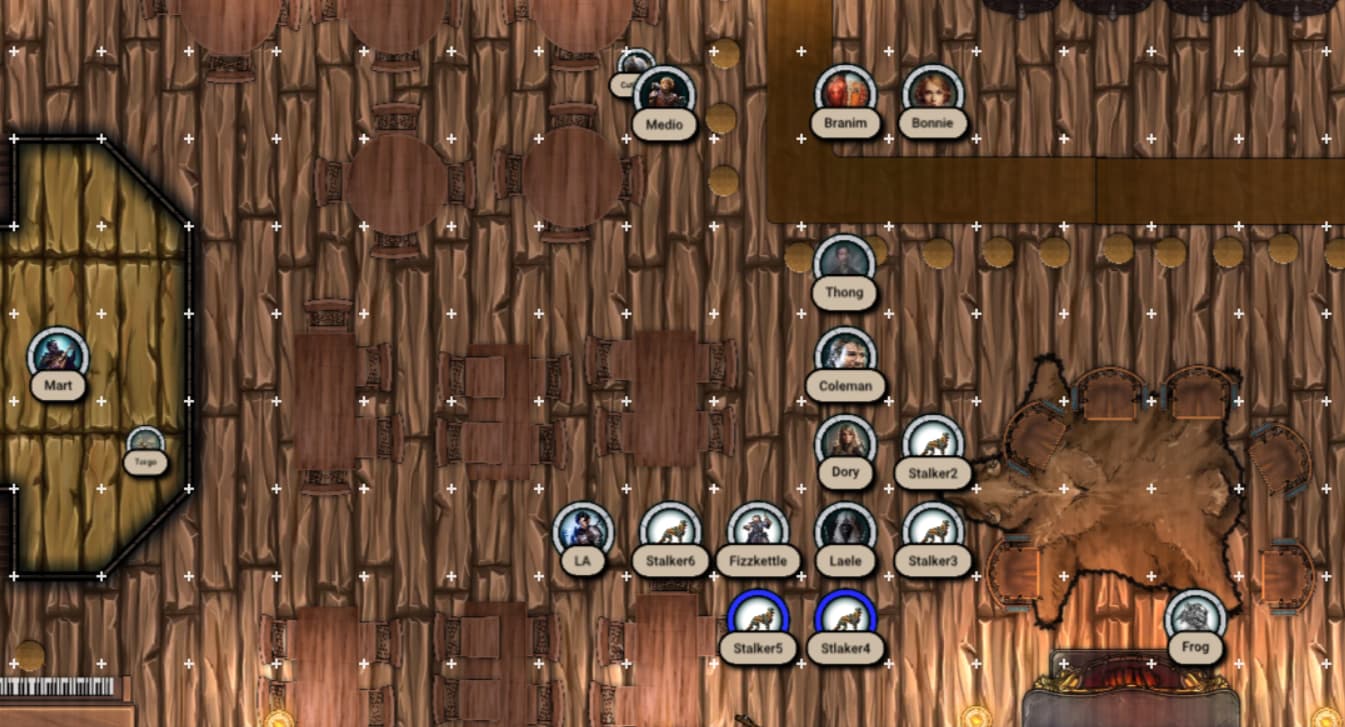This screenshot has height=727, width=1345.
Task: Select the Fizzkettle token
Action: [758, 531]
